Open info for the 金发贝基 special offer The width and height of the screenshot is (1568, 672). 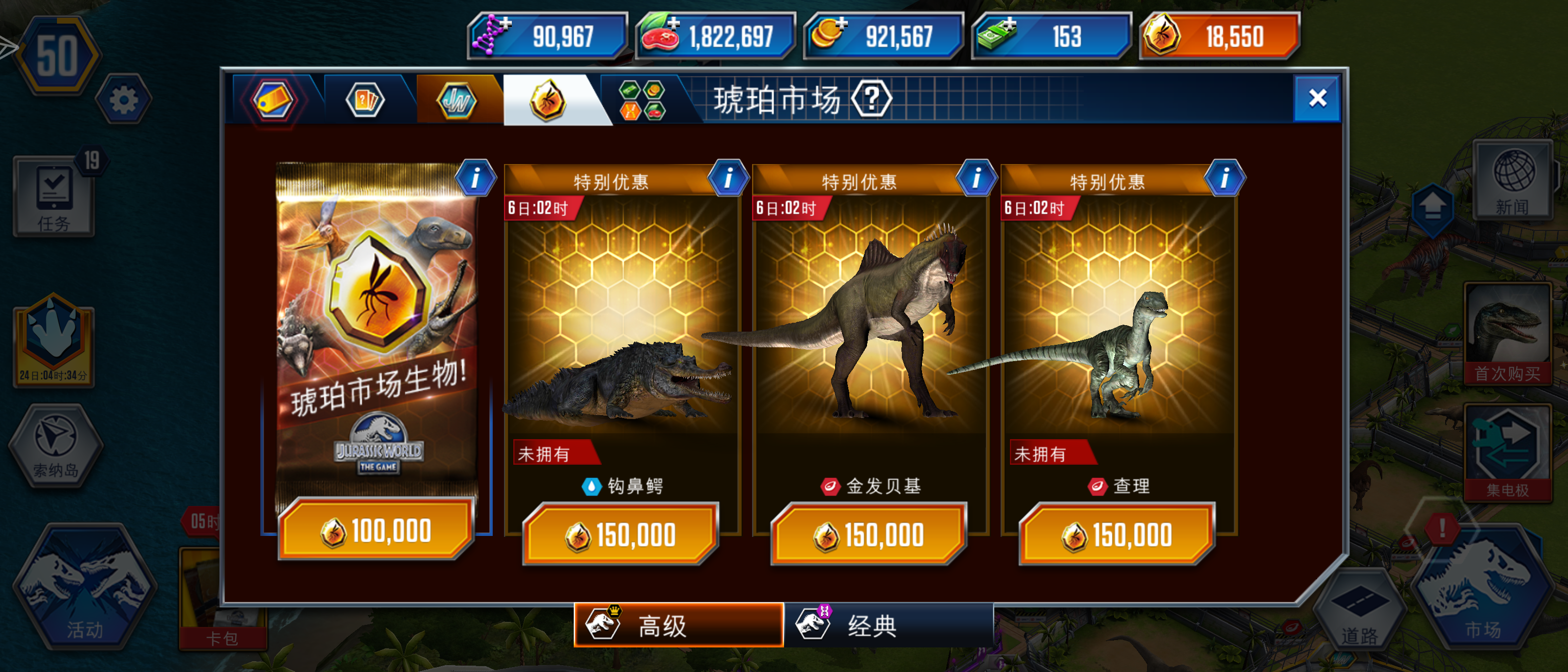pos(977,177)
